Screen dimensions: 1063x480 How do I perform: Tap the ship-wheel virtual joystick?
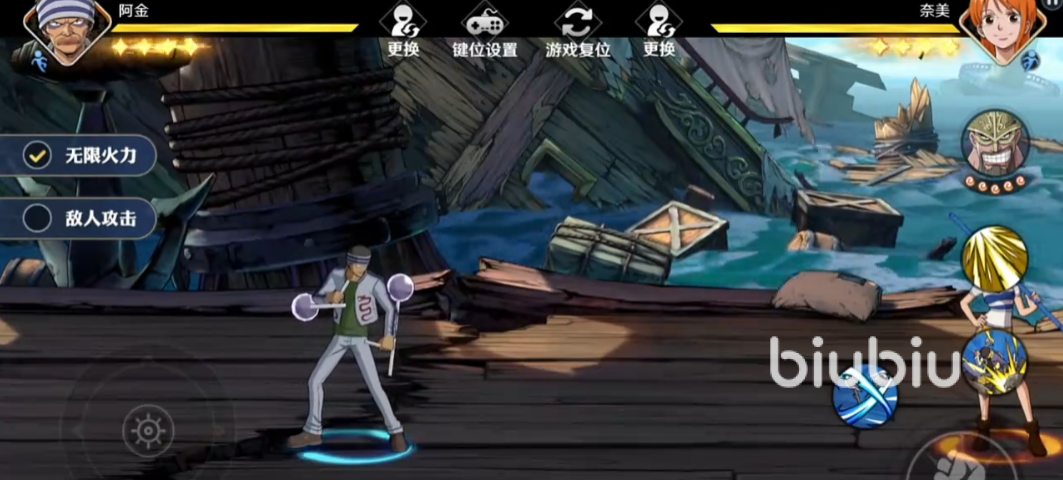point(148,430)
